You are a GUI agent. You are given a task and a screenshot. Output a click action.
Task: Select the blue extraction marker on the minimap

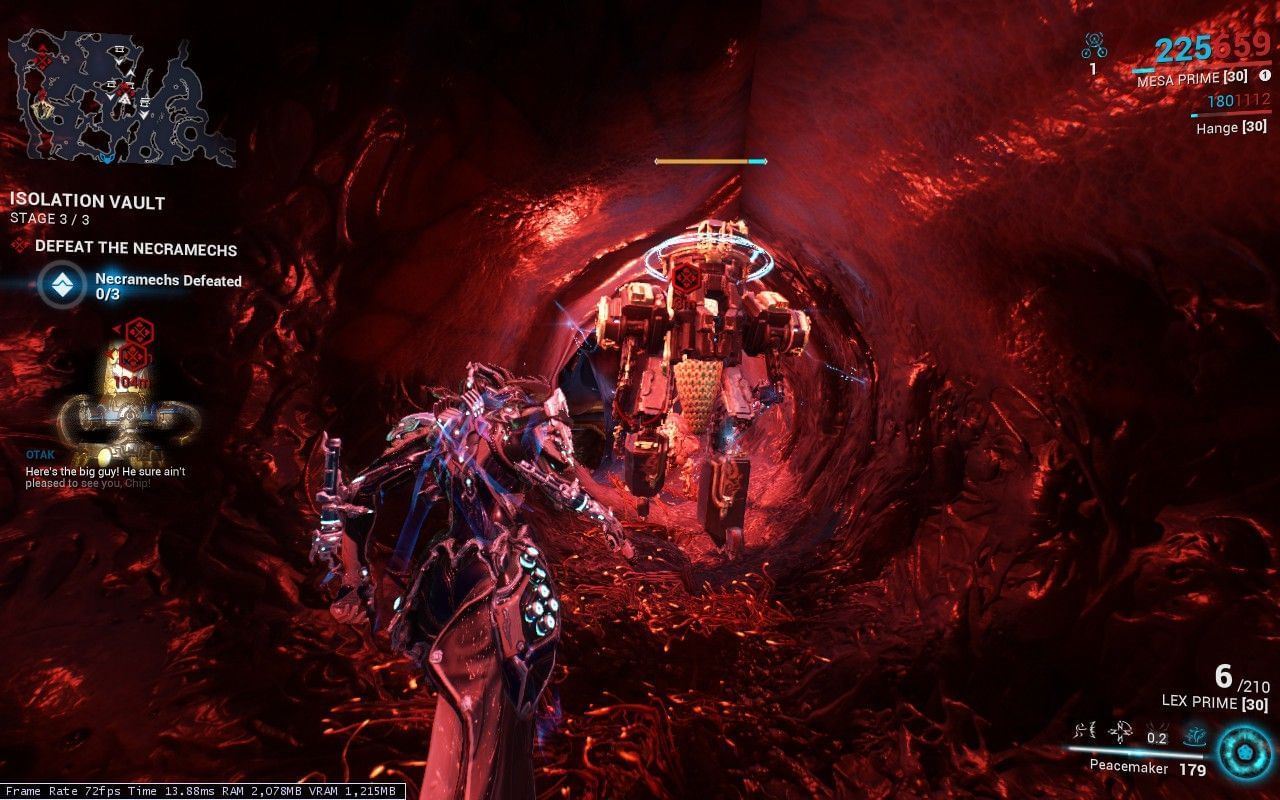coord(106,157)
